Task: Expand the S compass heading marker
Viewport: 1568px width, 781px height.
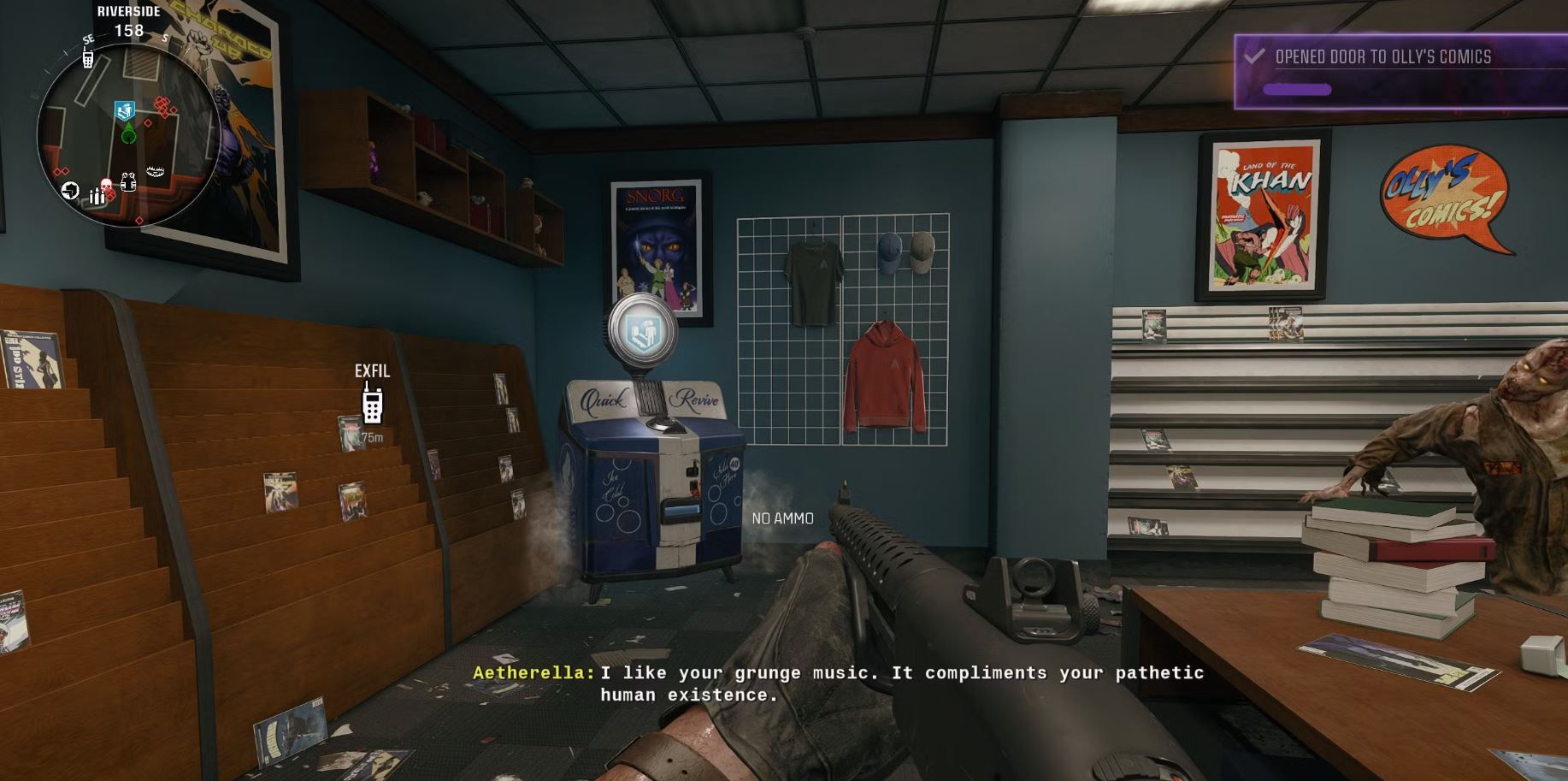Action: click(x=165, y=38)
